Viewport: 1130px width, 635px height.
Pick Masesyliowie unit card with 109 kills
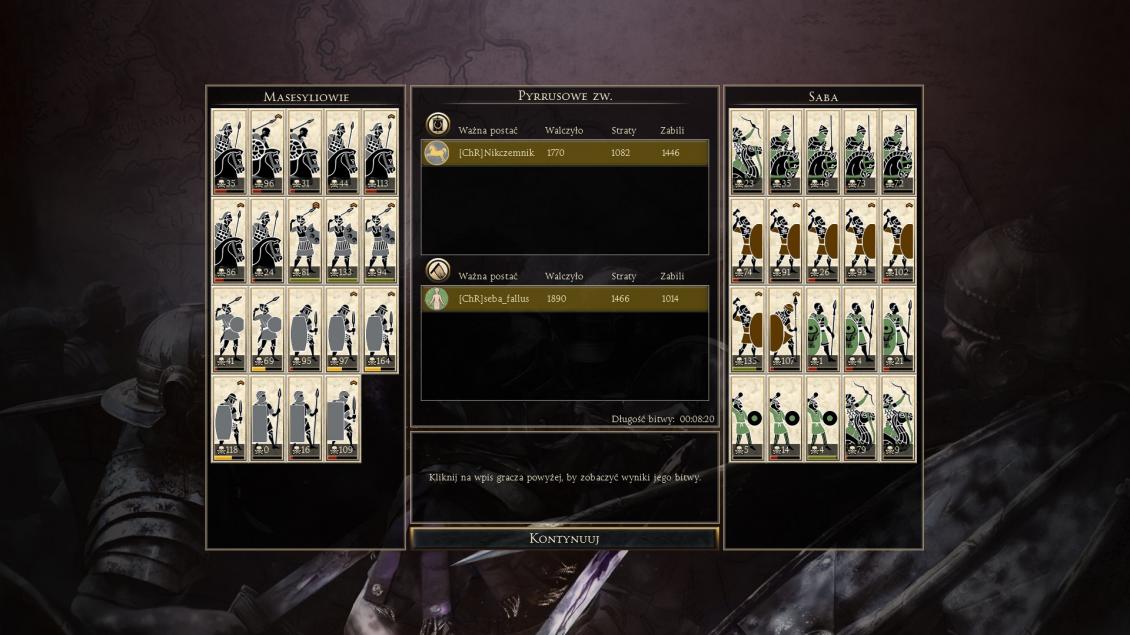pyautogui.click(x=342, y=419)
